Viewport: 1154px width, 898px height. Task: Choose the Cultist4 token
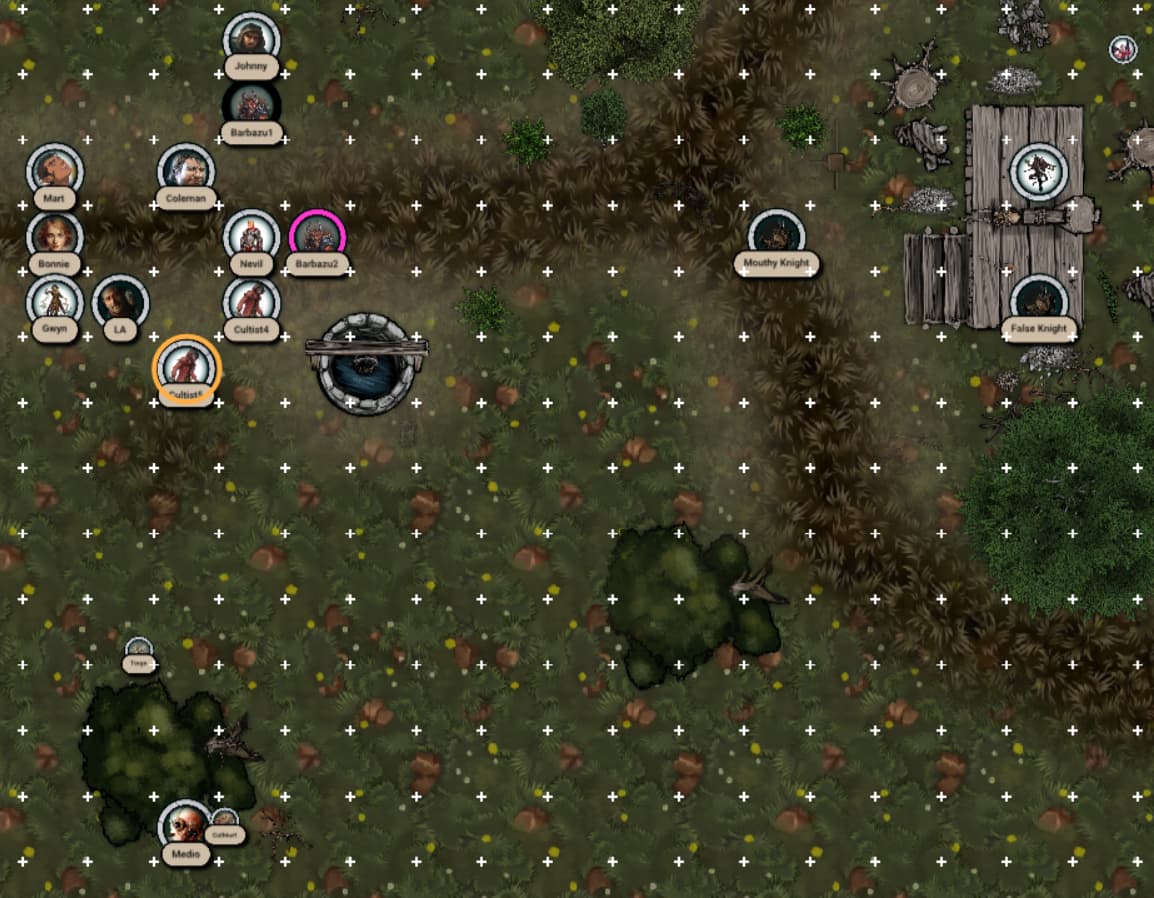point(251,301)
